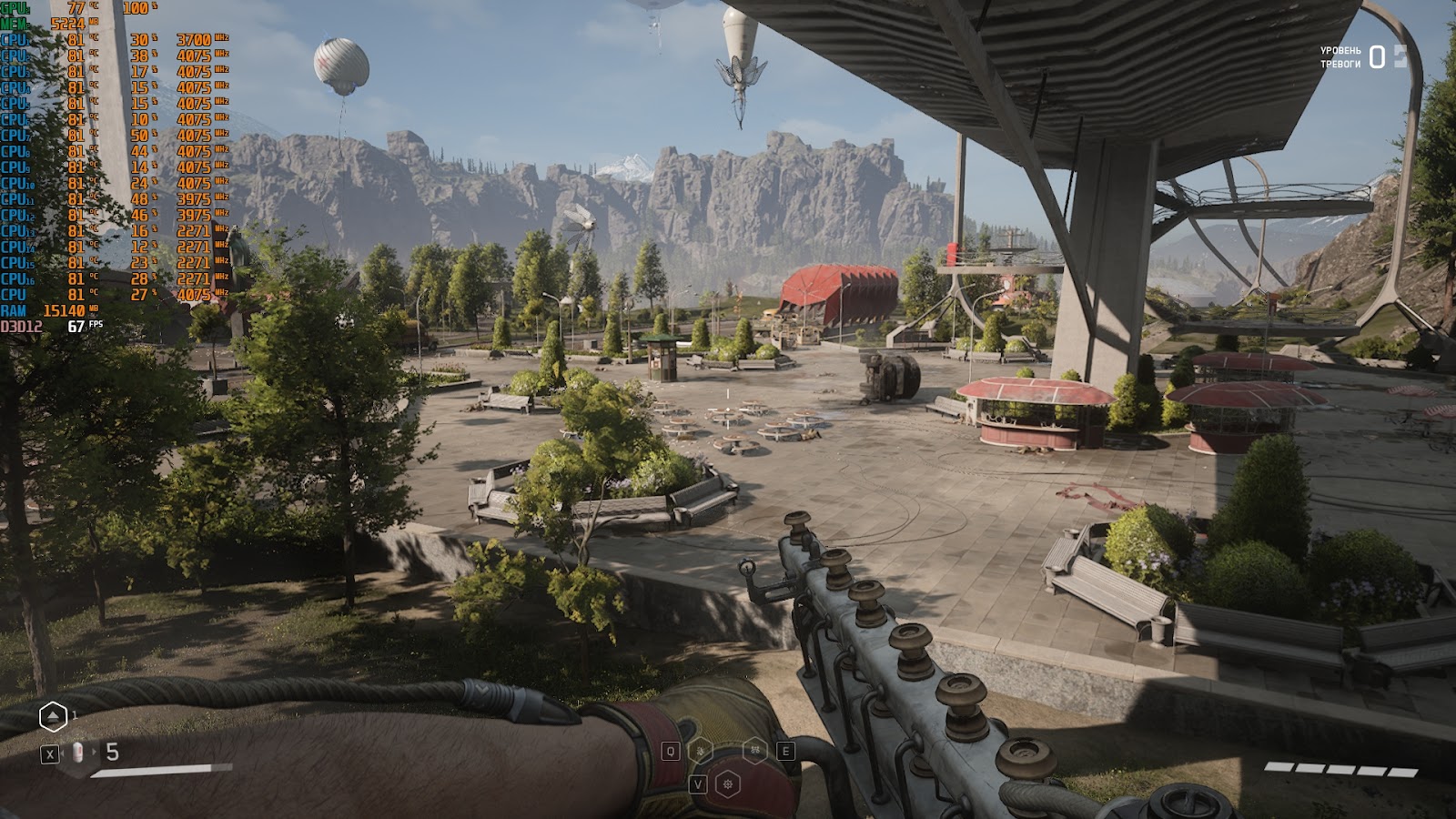
Task: Click the alarm level square icon
Action: (1400, 56)
